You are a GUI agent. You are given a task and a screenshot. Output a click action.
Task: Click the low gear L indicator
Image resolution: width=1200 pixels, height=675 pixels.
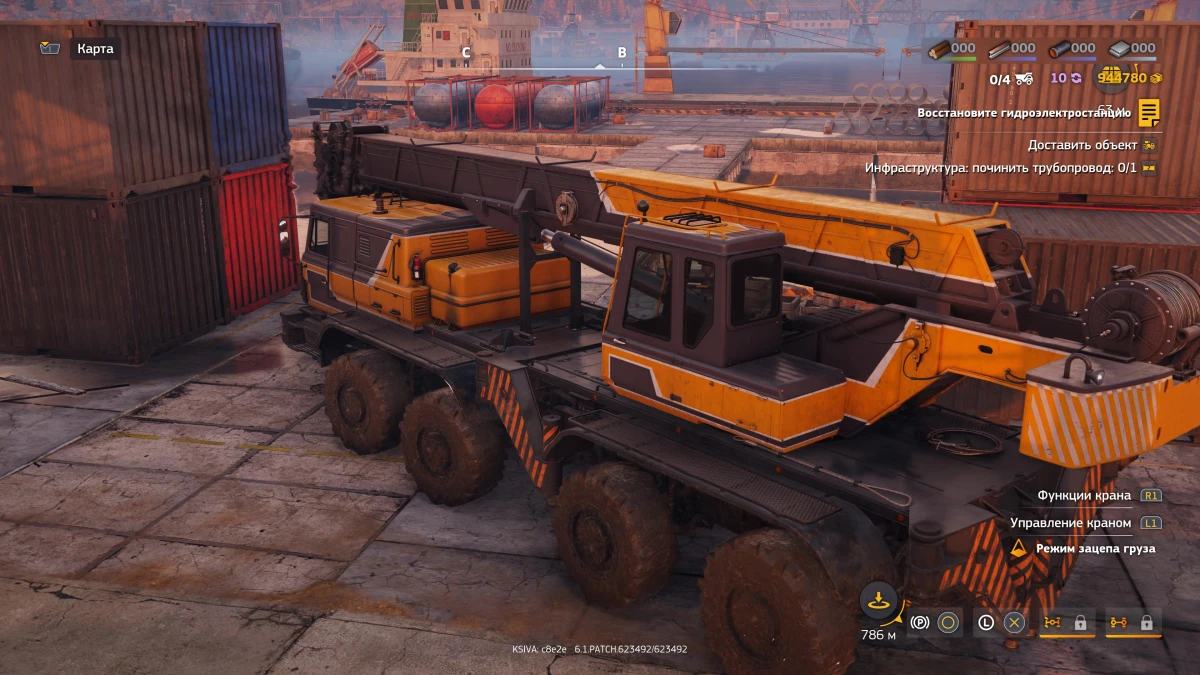point(986,623)
